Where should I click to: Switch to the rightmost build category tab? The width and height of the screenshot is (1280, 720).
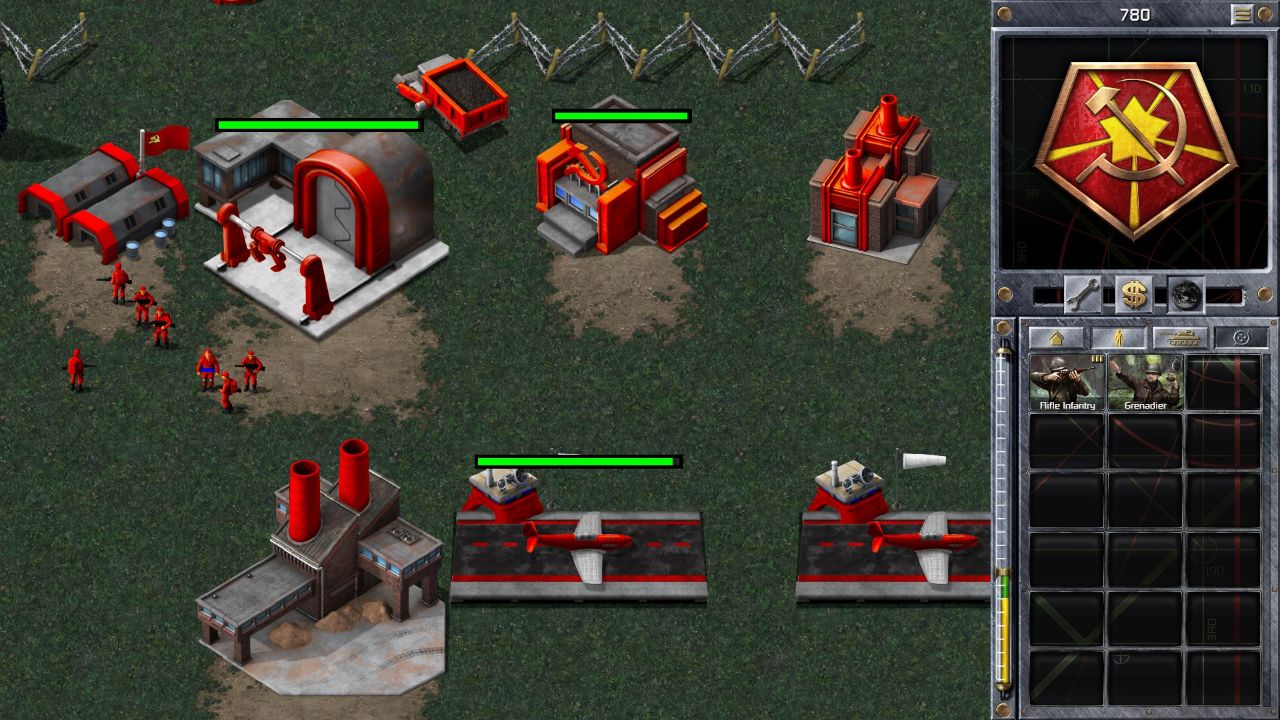(1241, 337)
